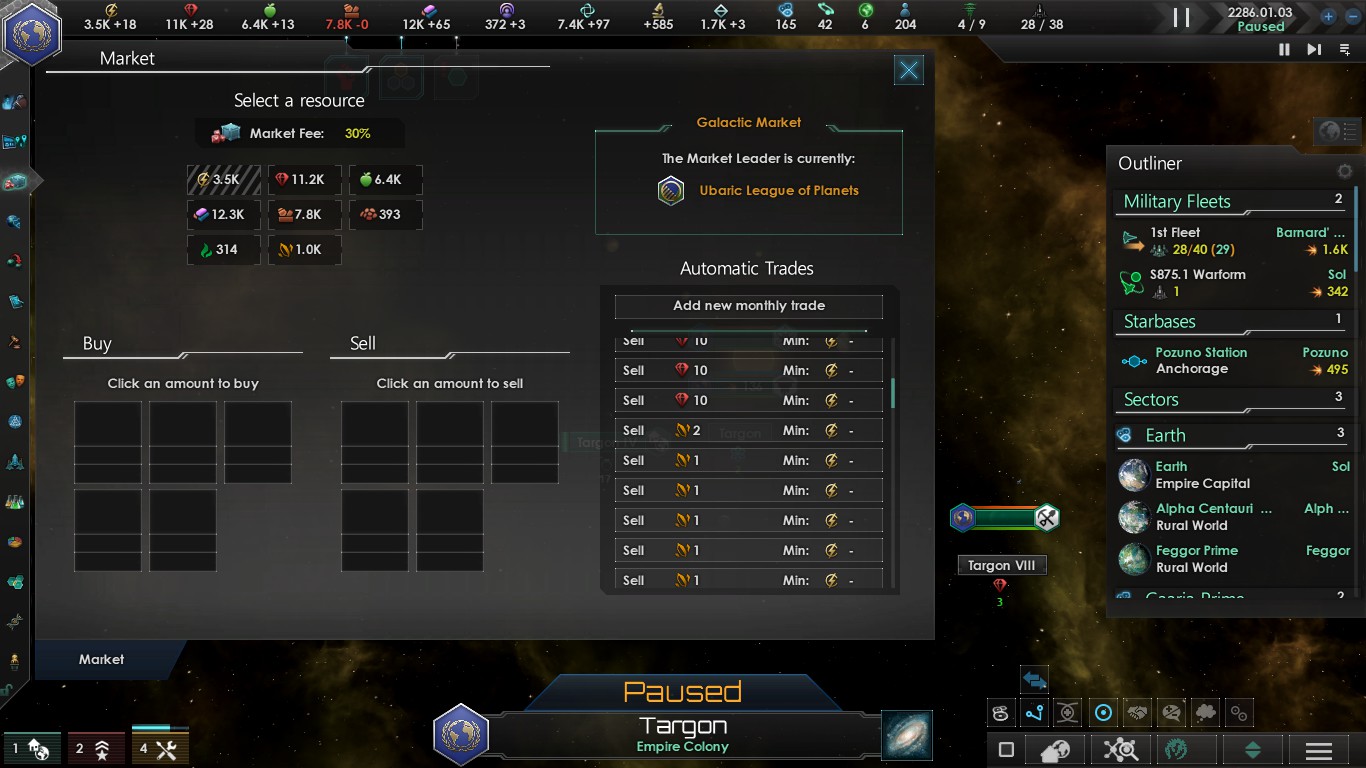Open the hamburger main menu

coord(1319,751)
